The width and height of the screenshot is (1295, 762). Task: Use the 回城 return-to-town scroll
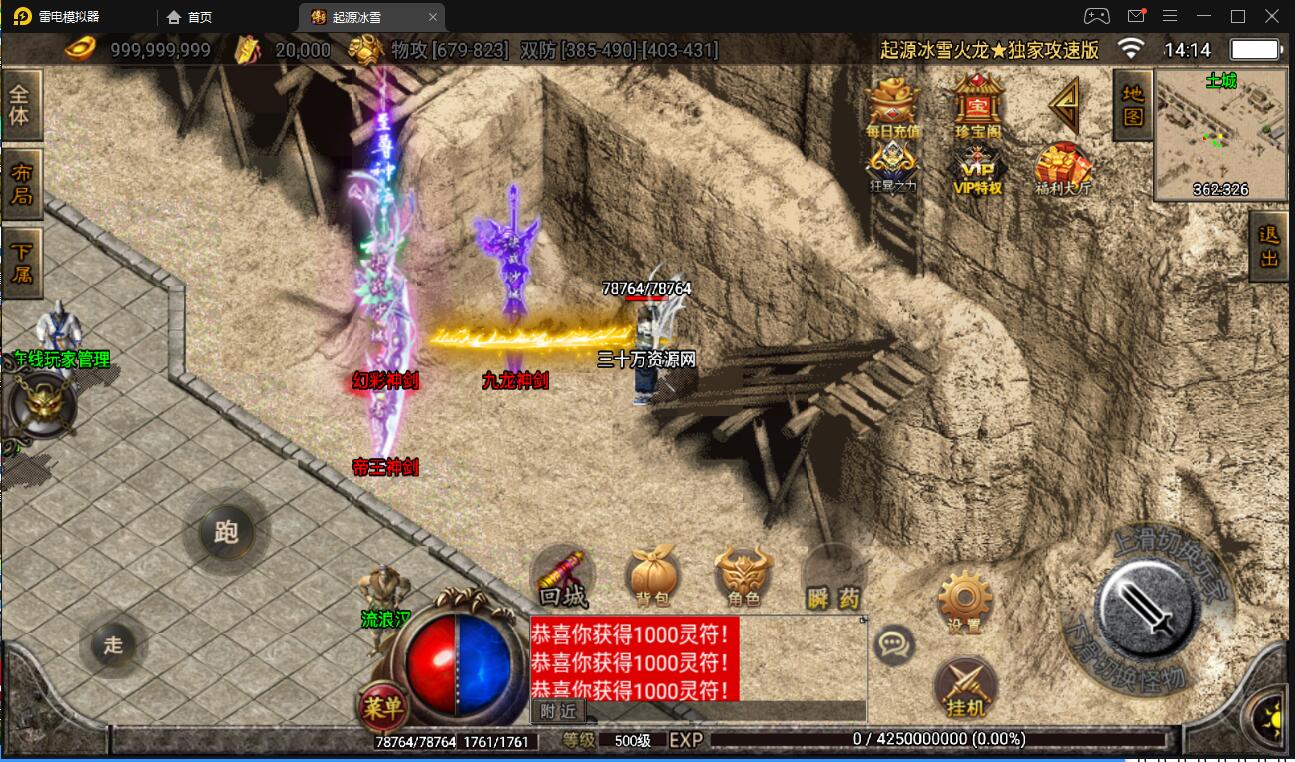coord(562,578)
